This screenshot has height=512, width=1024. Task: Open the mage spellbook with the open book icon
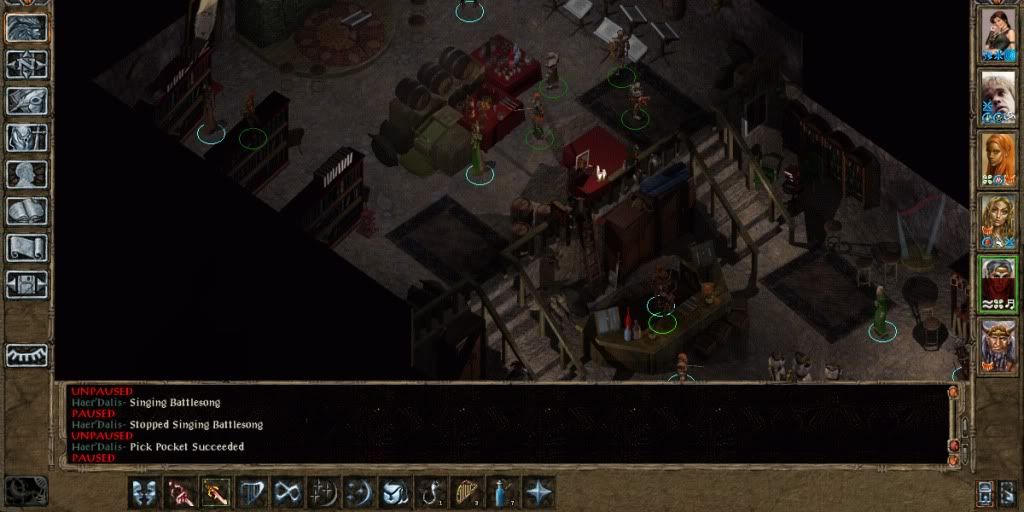coord(27,210)
